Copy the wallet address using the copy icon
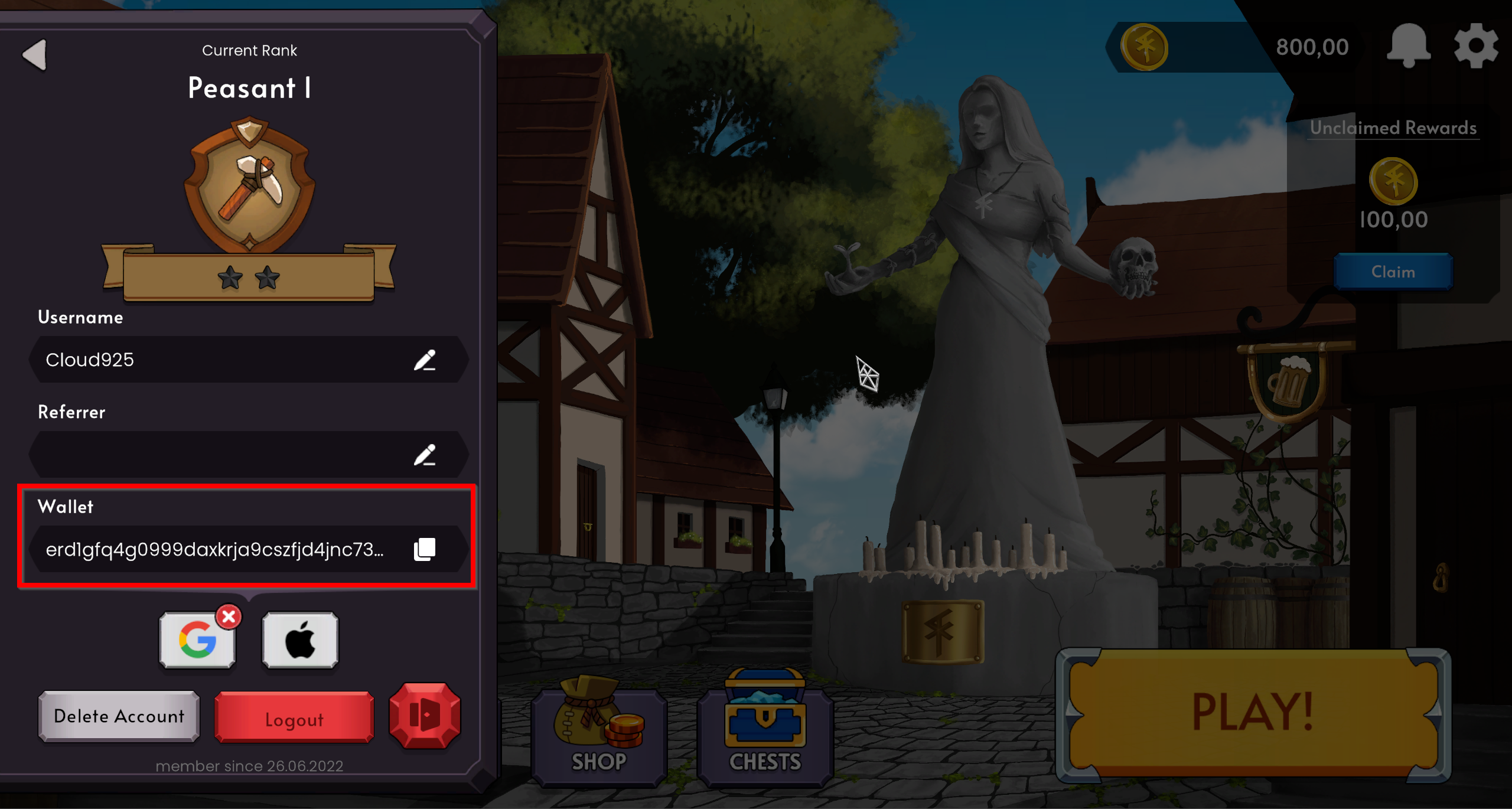 pyautogui.click(x=424, y=549)
